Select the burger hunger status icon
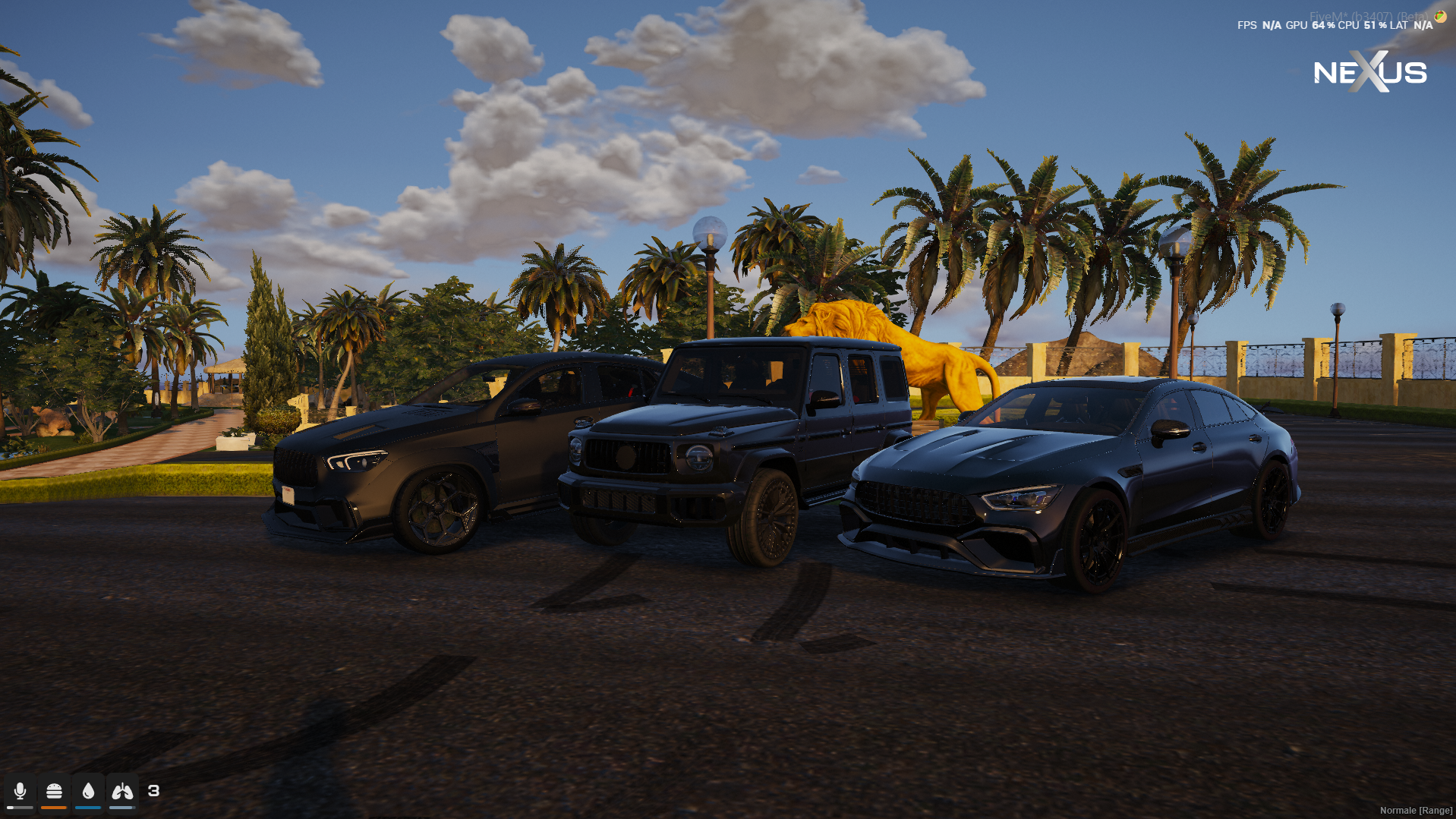The width and height of the screenshot is (1456, 819). pyautogui.click(x=54, y=791)
